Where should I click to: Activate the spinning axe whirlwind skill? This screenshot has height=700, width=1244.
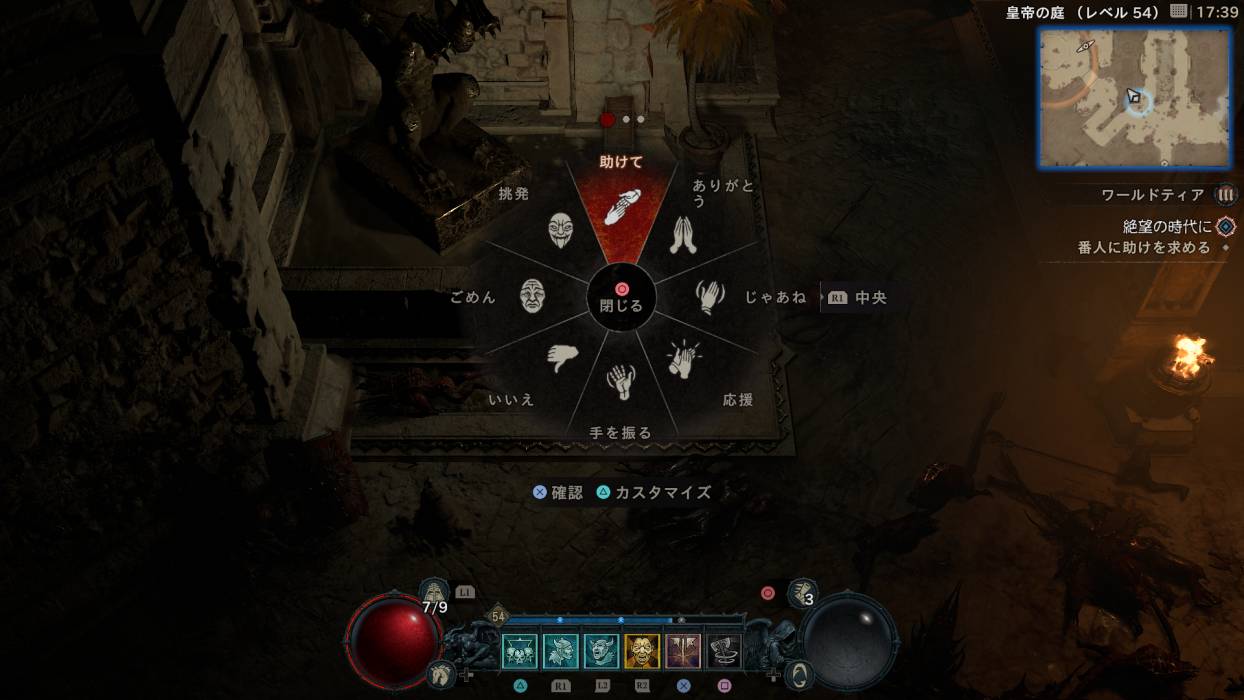click(724, 652)
